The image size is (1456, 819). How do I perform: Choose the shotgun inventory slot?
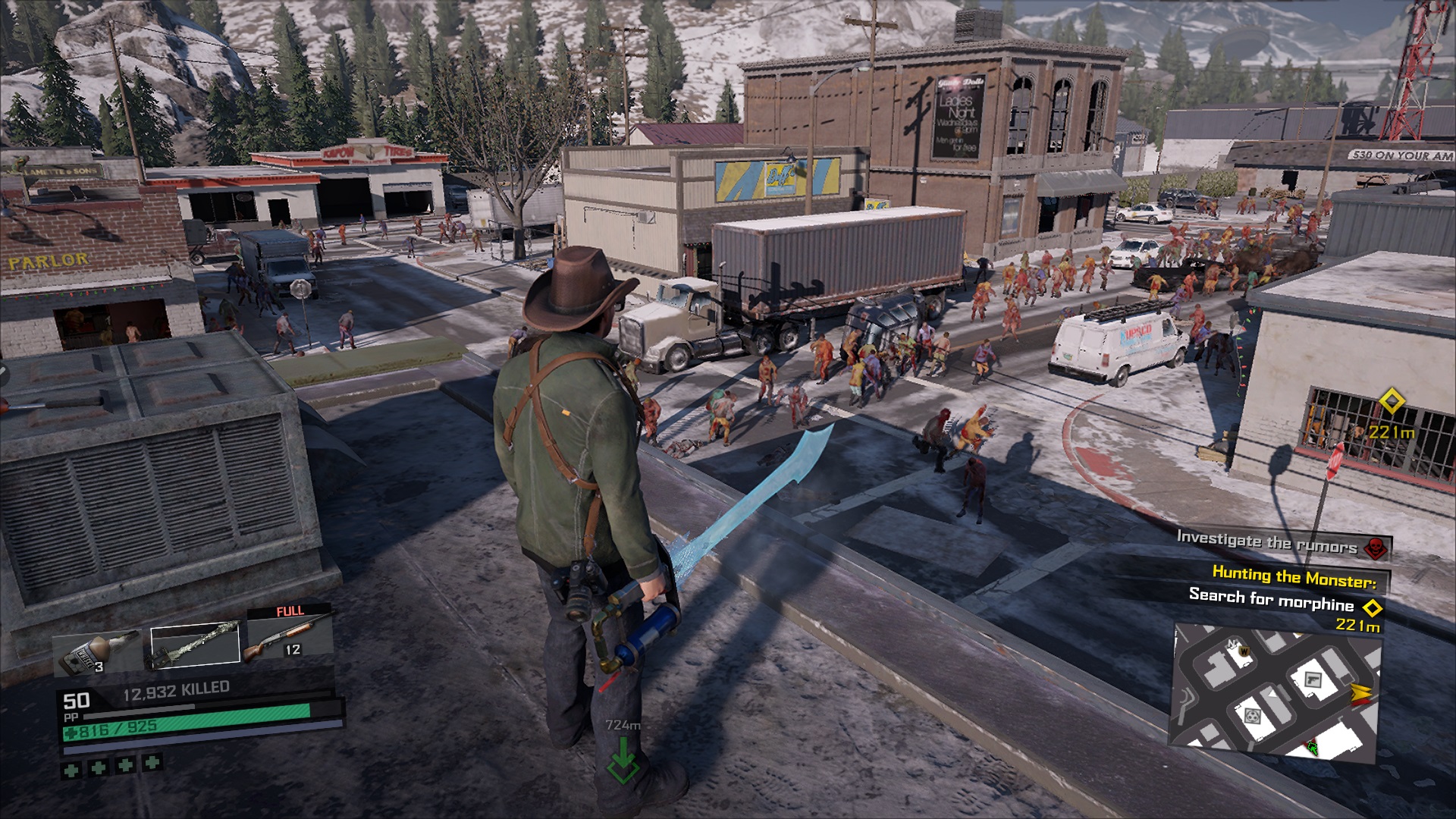pos(289,637)
